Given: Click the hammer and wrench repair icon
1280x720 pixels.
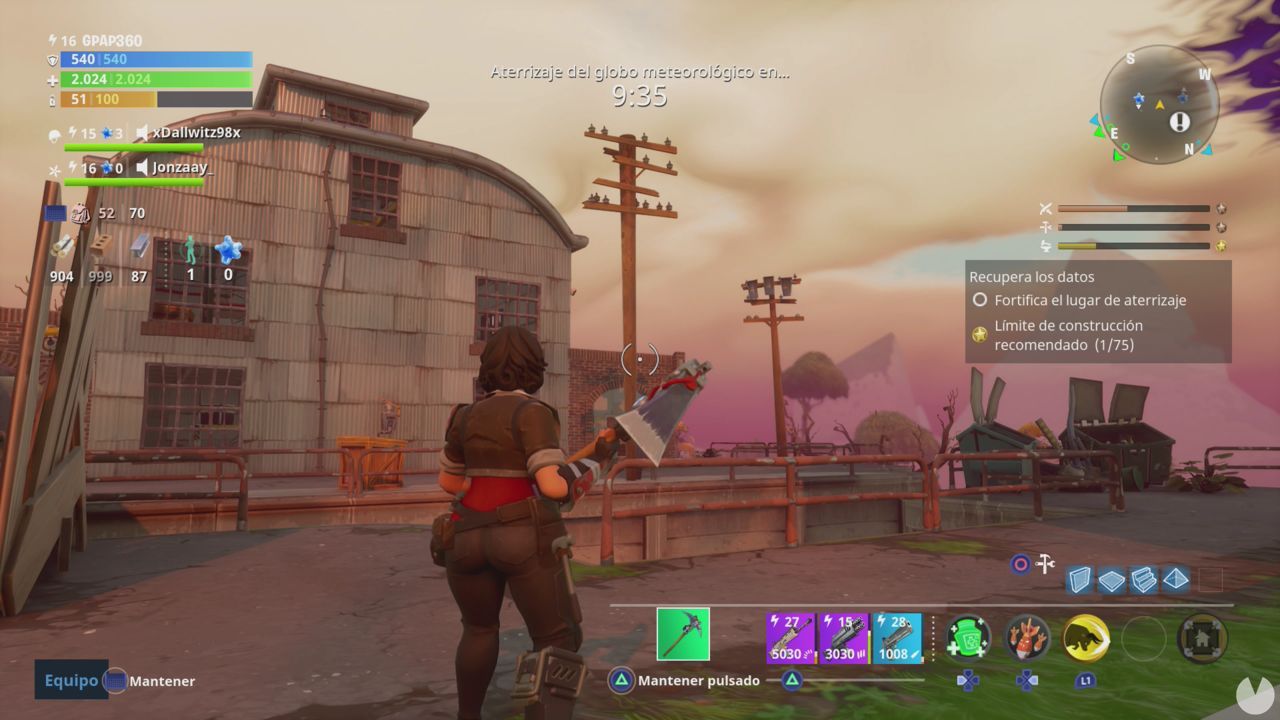Looking at the screenshot, I should coord(1046,563).
